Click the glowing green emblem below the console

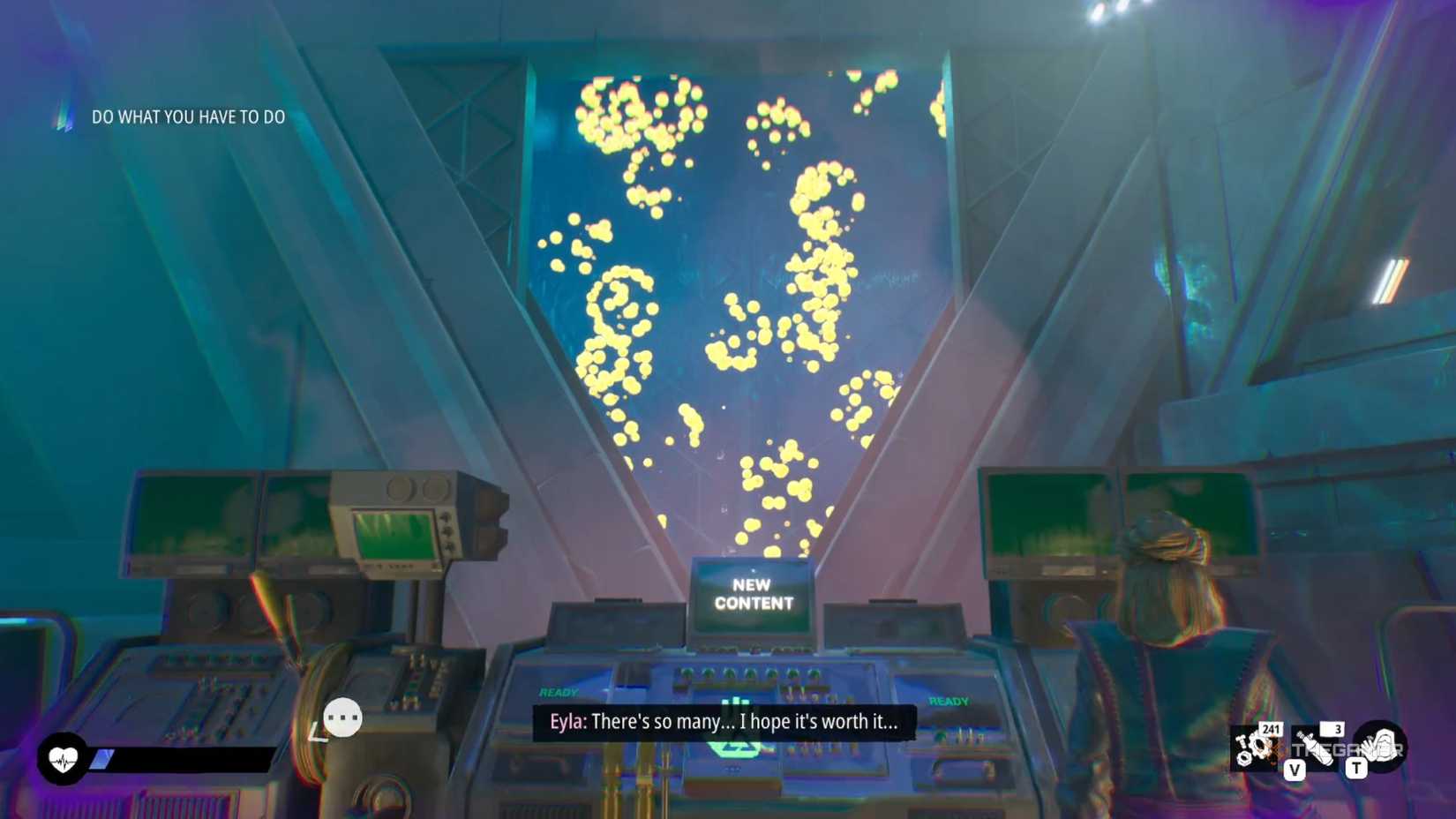point(735,748)
